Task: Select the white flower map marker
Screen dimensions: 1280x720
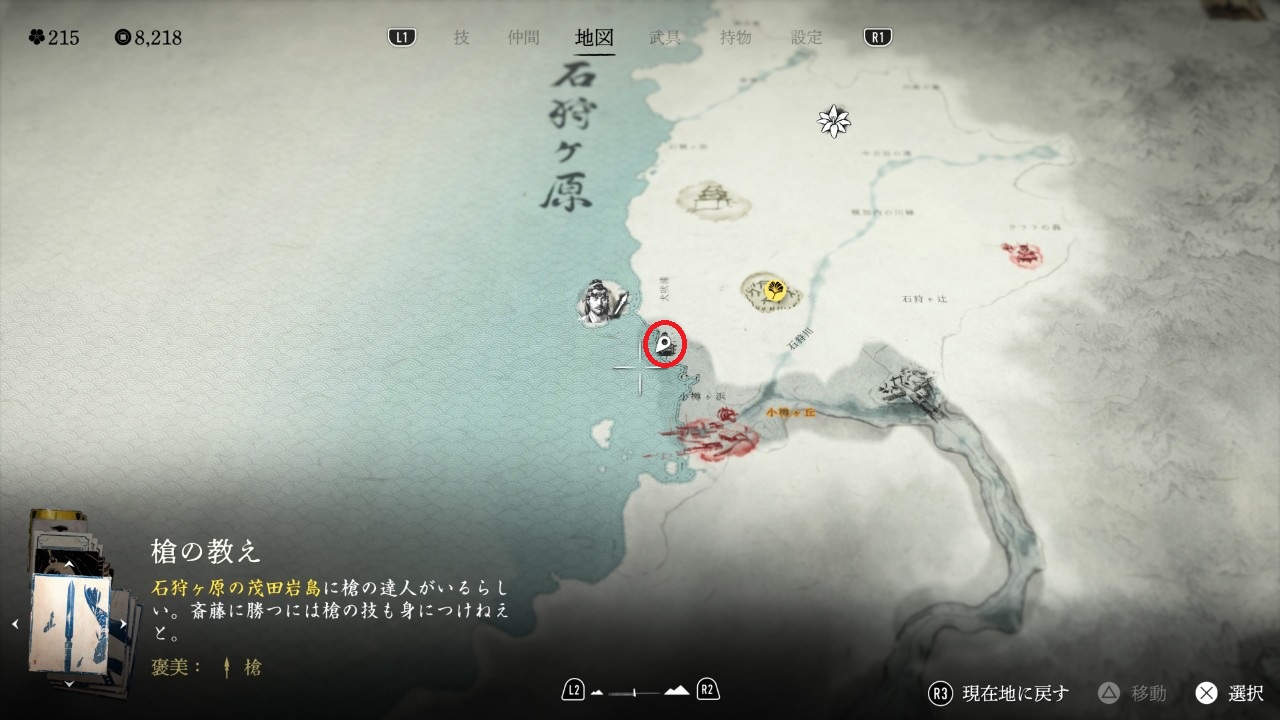Action: click(833, 122)
